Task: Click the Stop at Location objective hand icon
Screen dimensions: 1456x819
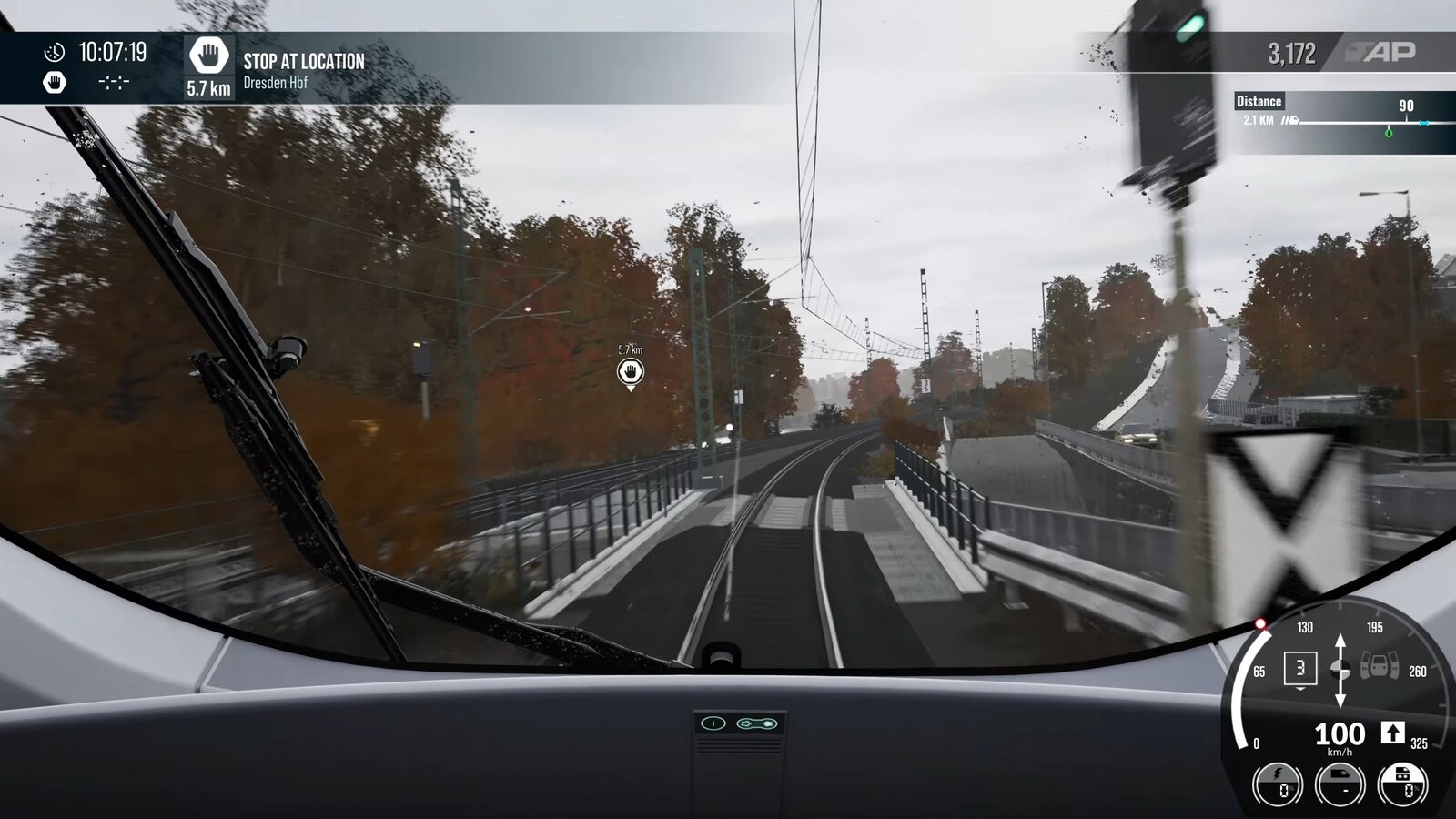Action: 208,56
